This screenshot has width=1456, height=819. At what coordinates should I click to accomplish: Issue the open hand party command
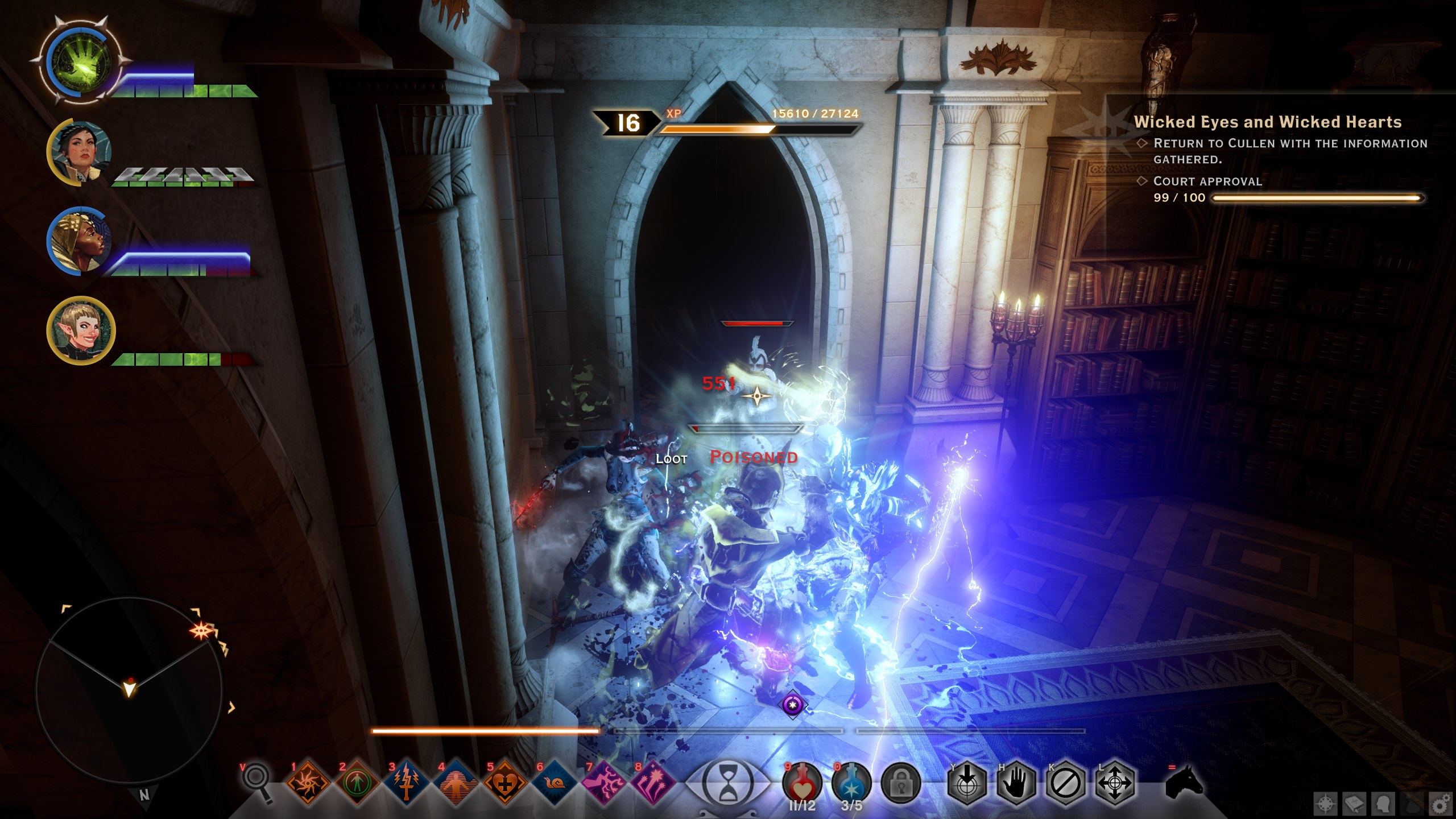1016,784
